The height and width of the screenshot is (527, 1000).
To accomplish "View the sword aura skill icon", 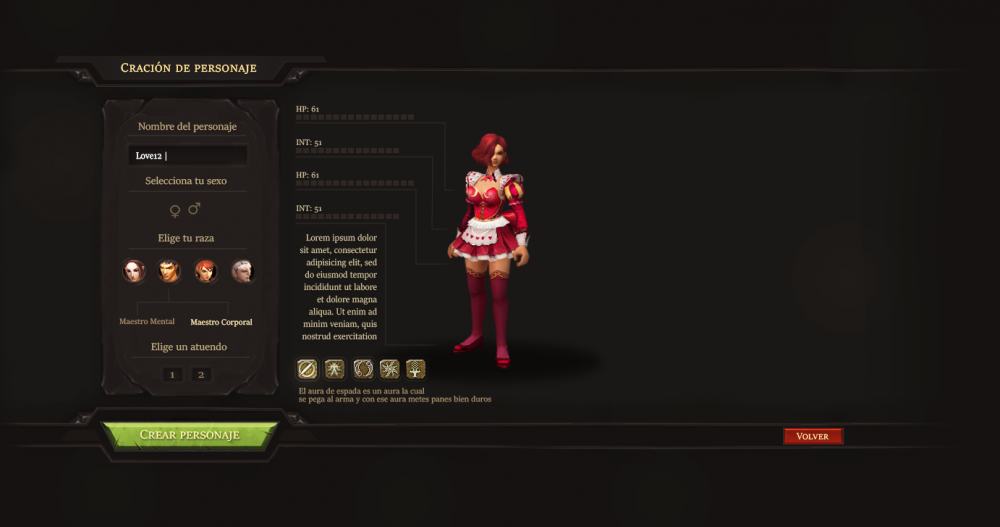I will (307, 369).
